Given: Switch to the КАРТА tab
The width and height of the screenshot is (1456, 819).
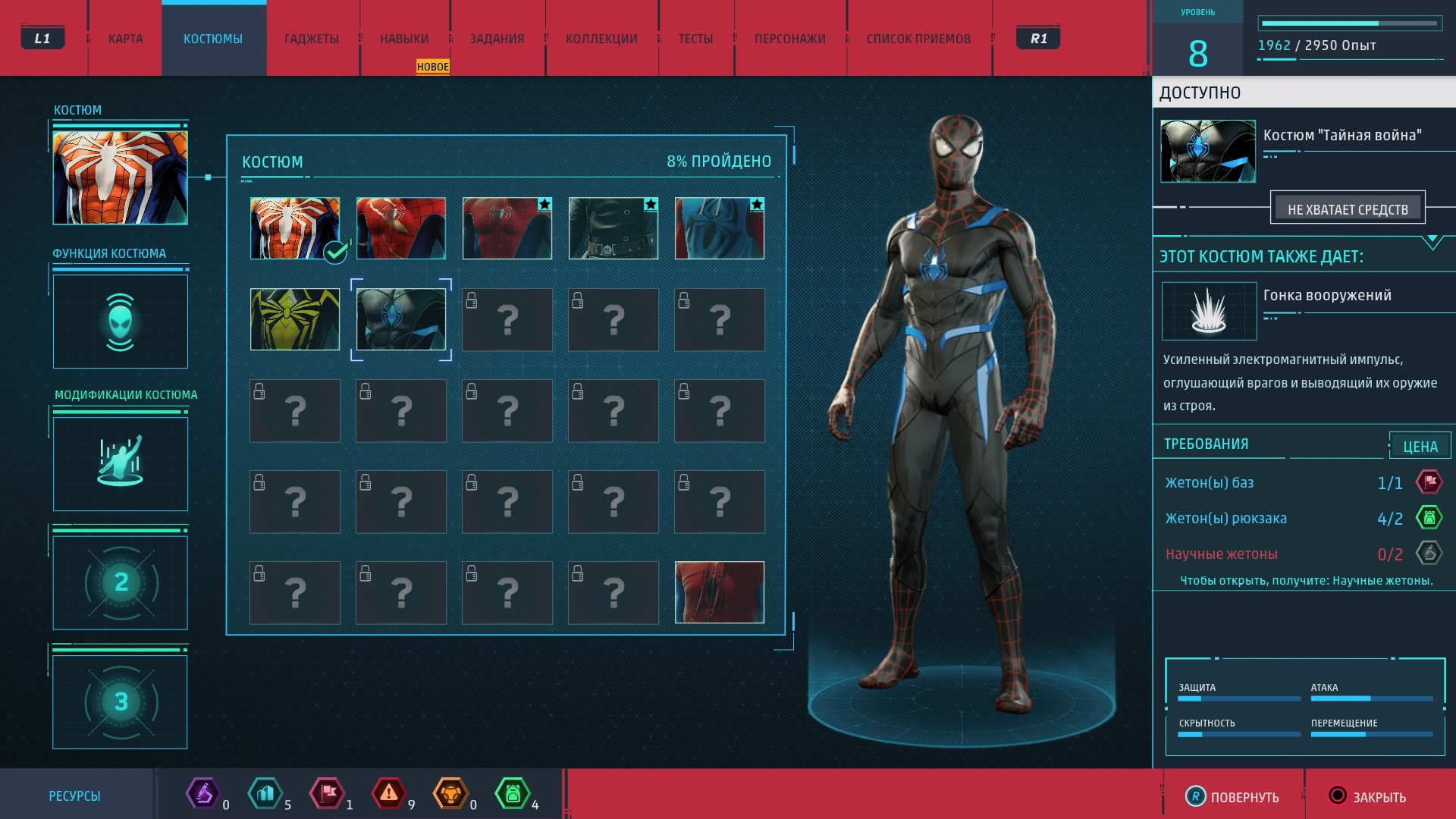Looking at the screenshot, I should [x=125, y=39].
